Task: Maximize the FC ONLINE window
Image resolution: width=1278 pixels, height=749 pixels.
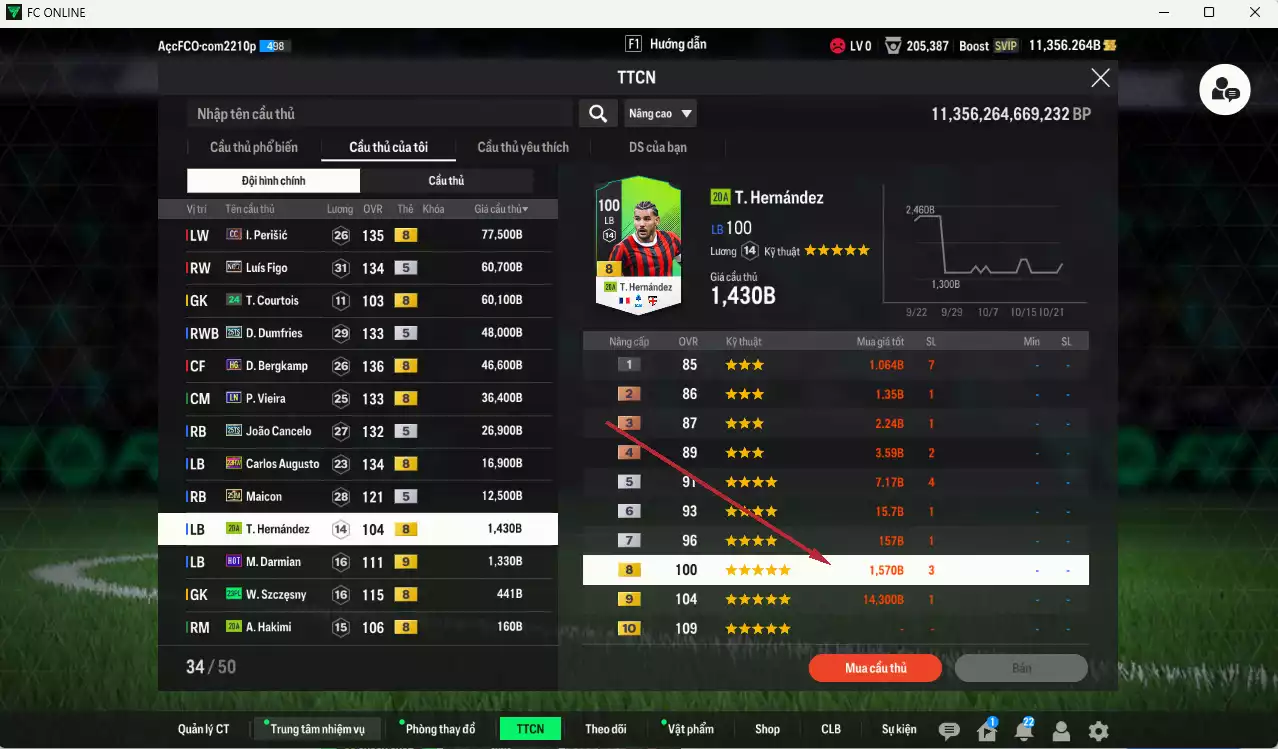Action: 1209,12
